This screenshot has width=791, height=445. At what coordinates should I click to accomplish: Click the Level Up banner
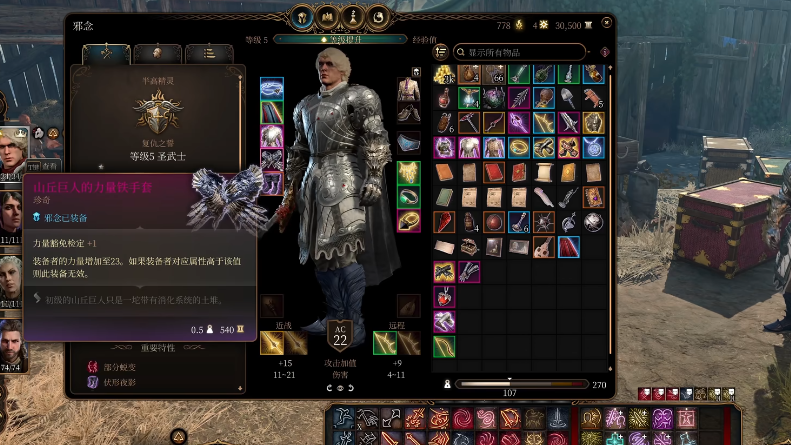(x=342, y=39)
